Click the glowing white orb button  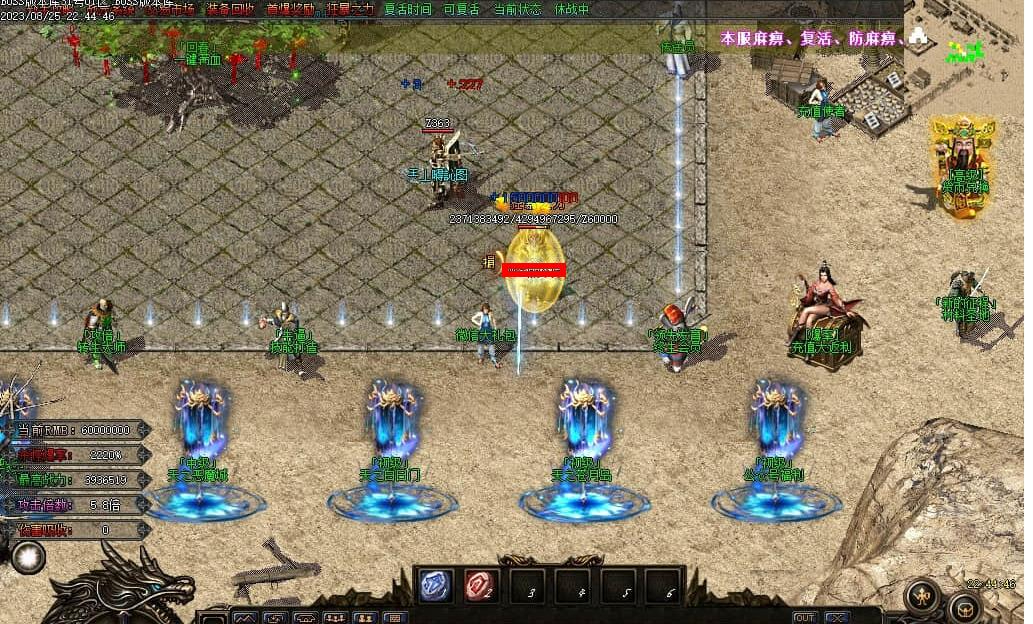[27, 557]
